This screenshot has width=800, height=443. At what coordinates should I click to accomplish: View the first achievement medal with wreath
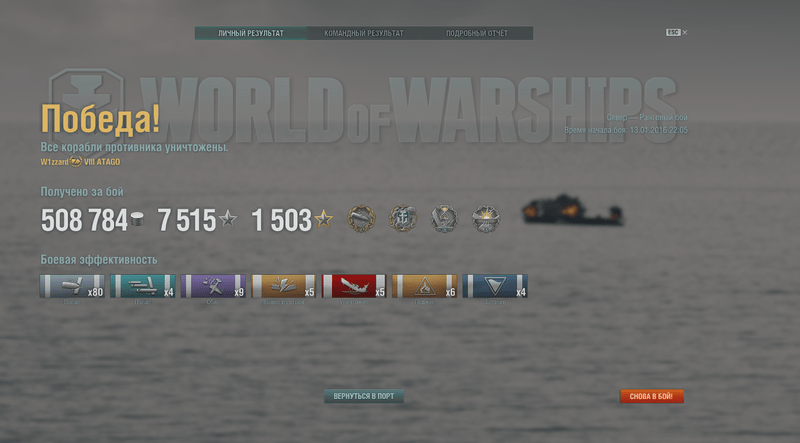click(360, 219)
